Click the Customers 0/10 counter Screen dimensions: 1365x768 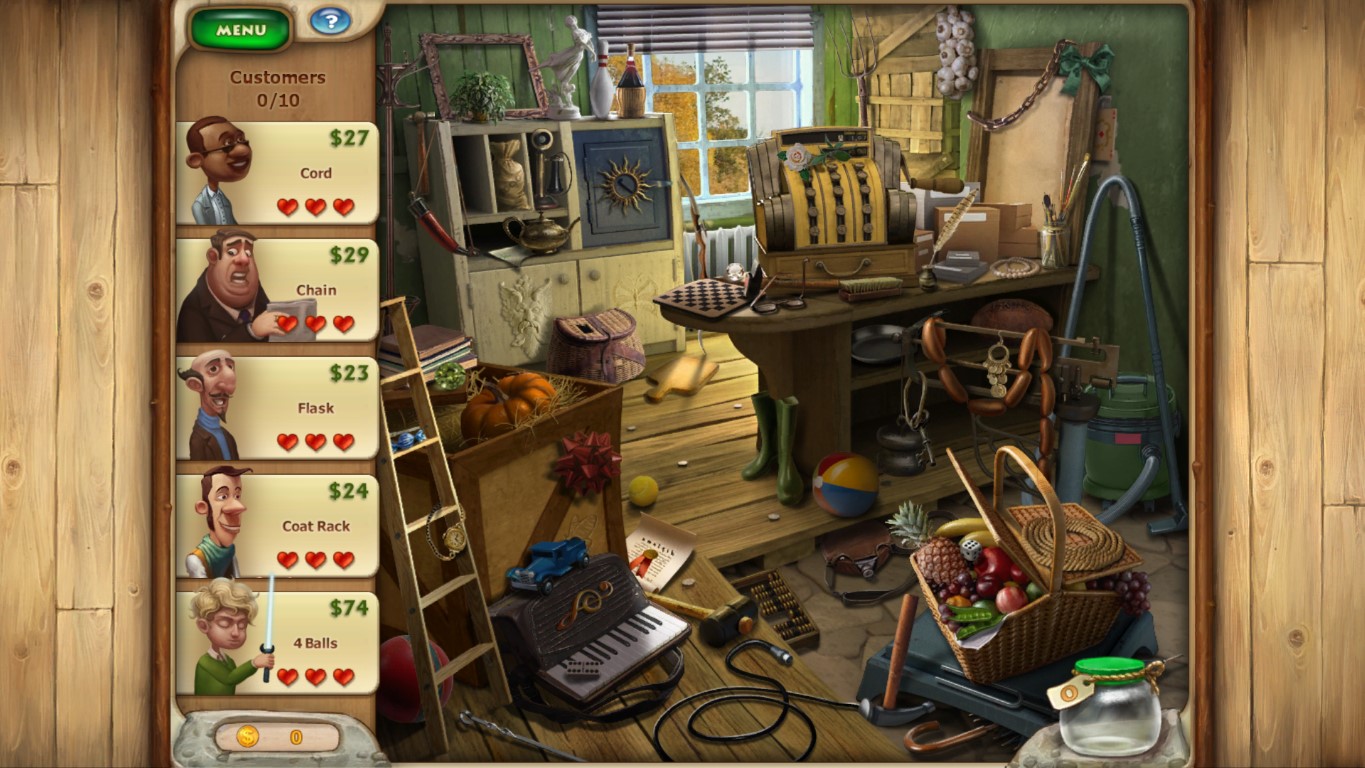click(278, 85)
